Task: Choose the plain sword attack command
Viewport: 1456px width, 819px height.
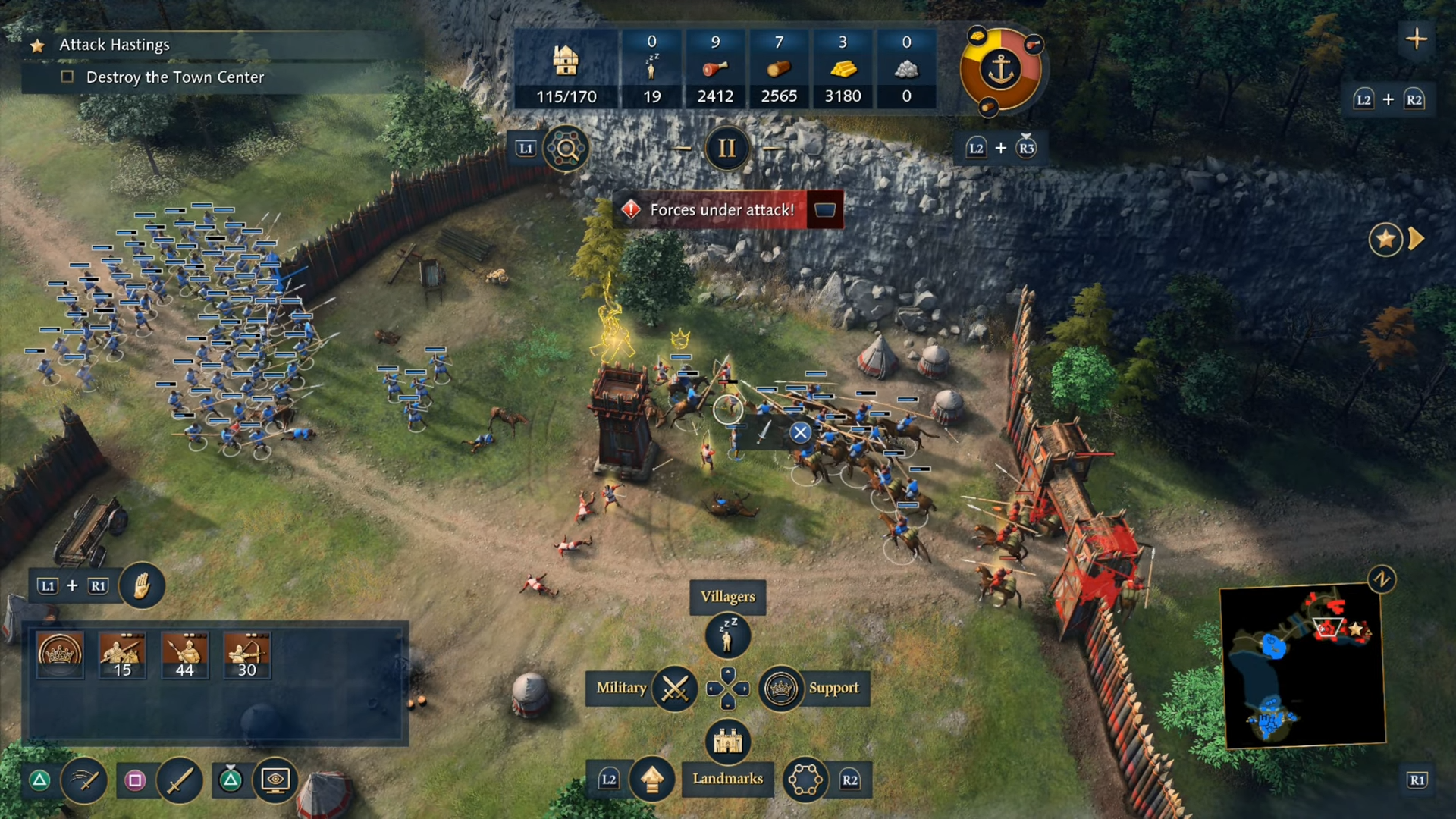Action: point(180,780)
